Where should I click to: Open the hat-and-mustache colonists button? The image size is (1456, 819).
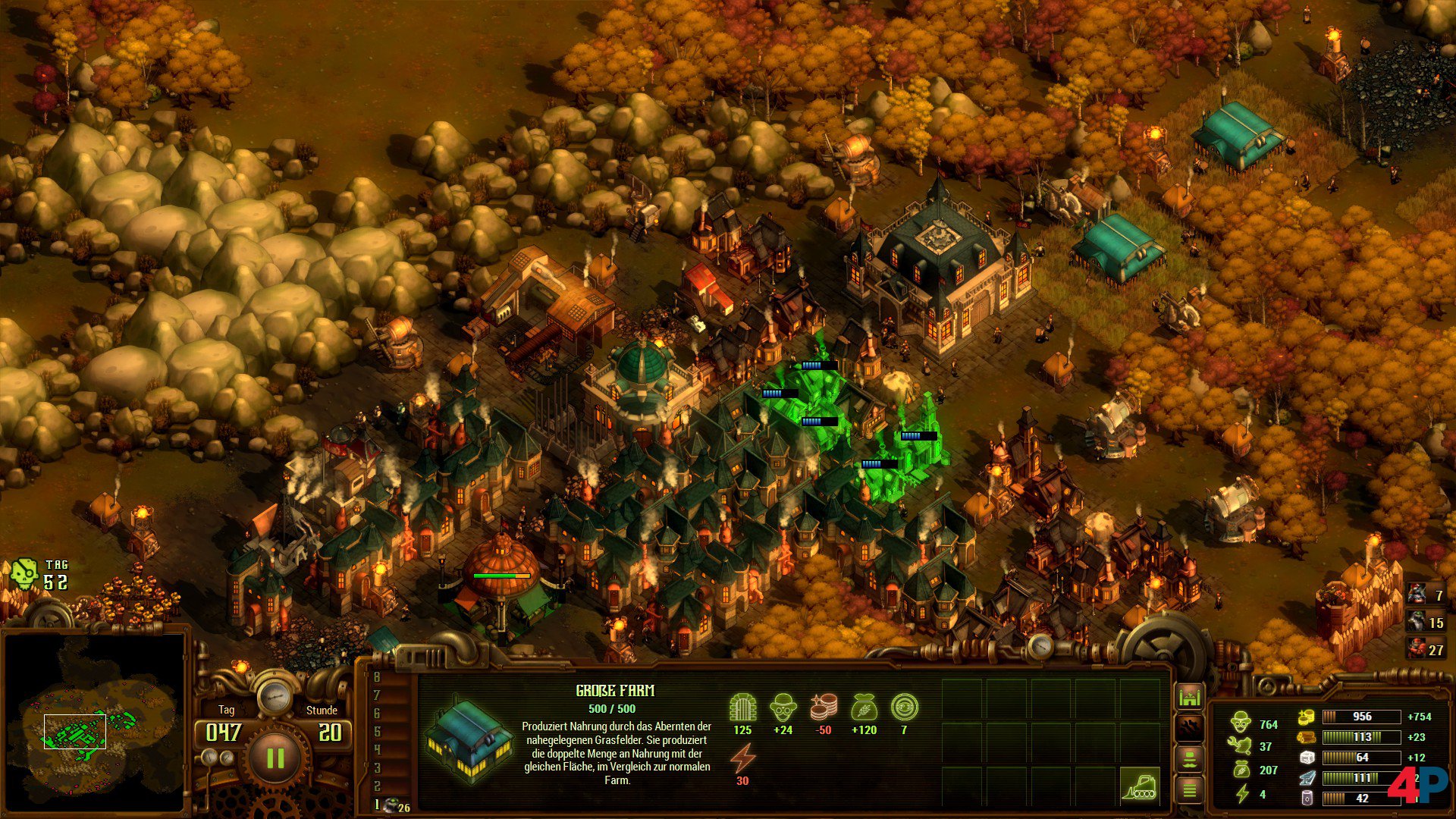point(1189,759)
